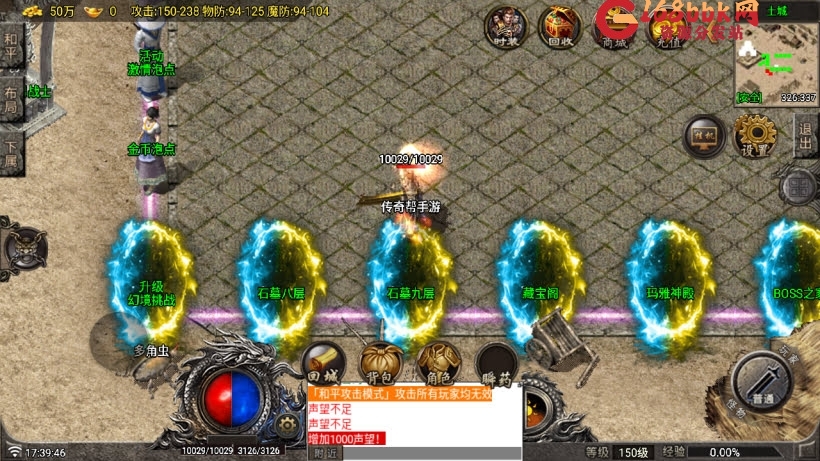Click the 退出 exit button
Screen dimensions: 820x461
tap(805, 136)
